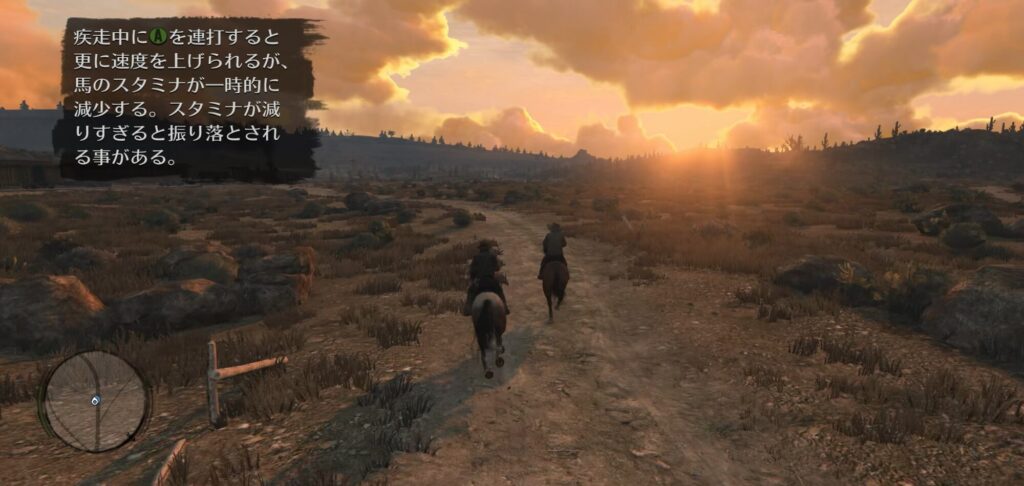
Task: Click the circular minimap radar
Action: coord(95,400)
